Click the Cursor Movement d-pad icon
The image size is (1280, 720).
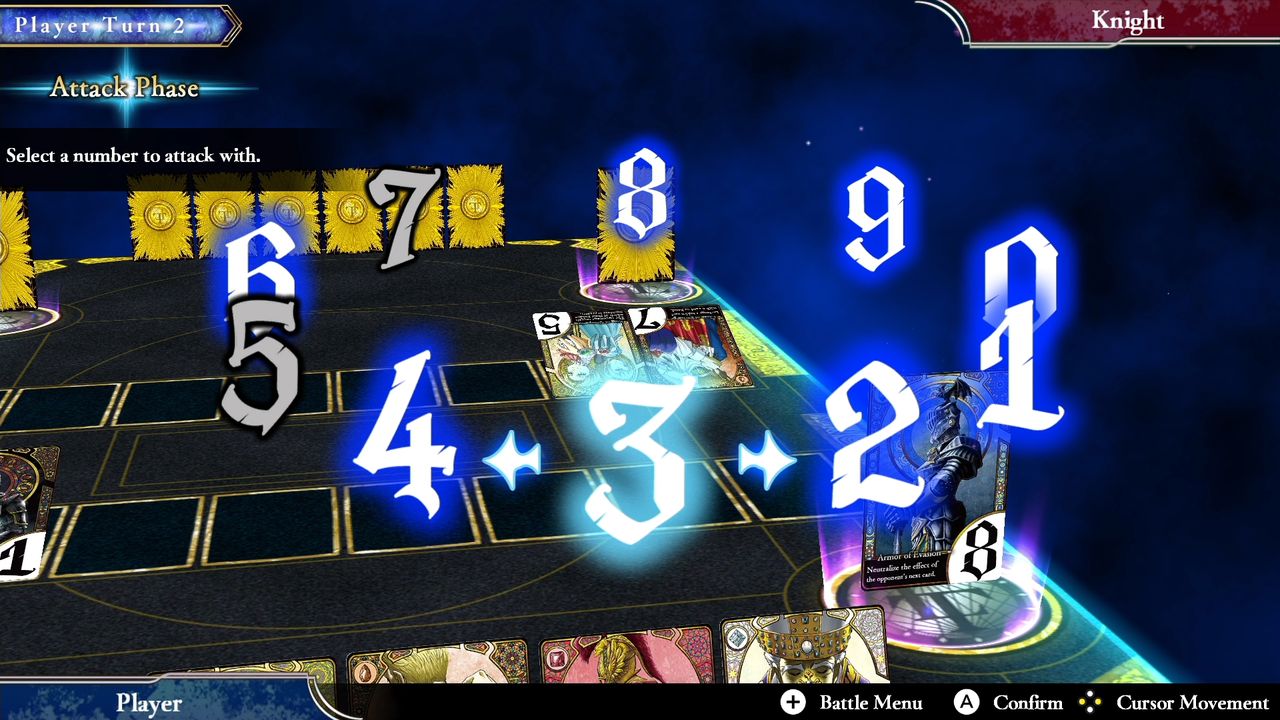click(1091, 703)
